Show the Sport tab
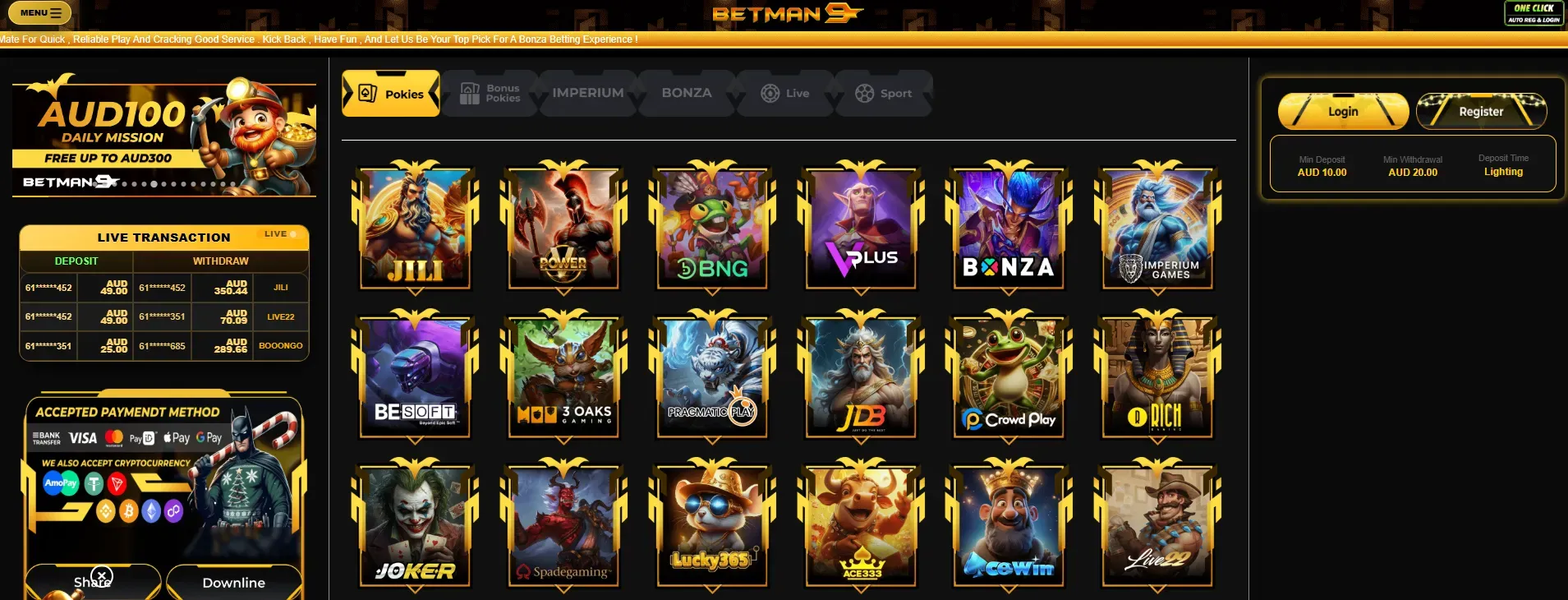Image resolution: width=1568 pixels, height=600 pixels. [884, 94]
